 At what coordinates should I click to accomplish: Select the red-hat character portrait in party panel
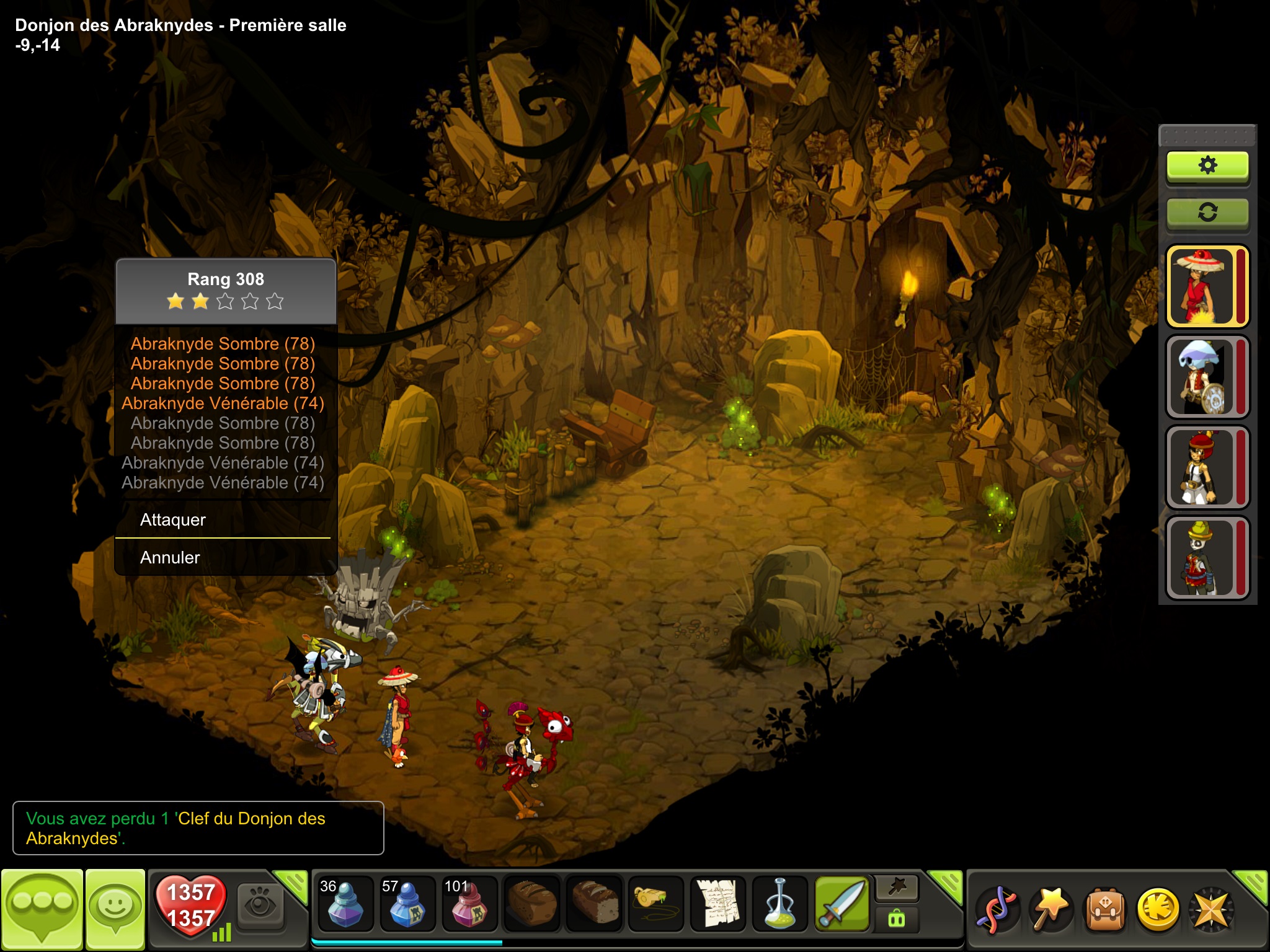click(x=1202, y=286)
